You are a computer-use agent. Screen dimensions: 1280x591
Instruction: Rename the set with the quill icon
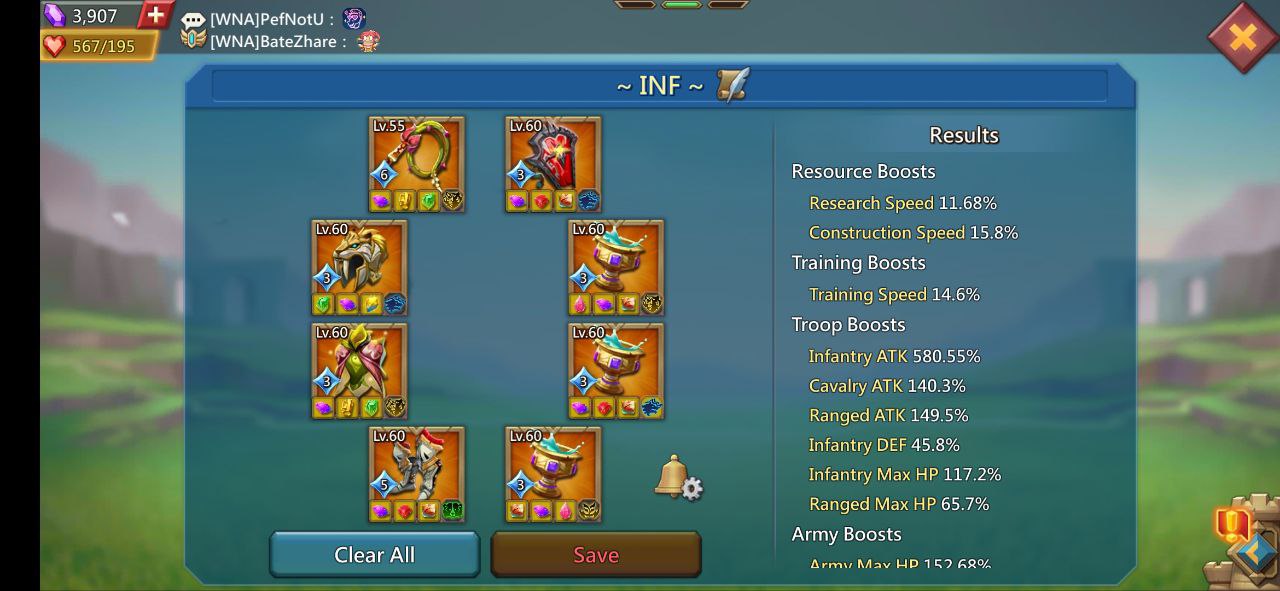[x=732, y=85]
